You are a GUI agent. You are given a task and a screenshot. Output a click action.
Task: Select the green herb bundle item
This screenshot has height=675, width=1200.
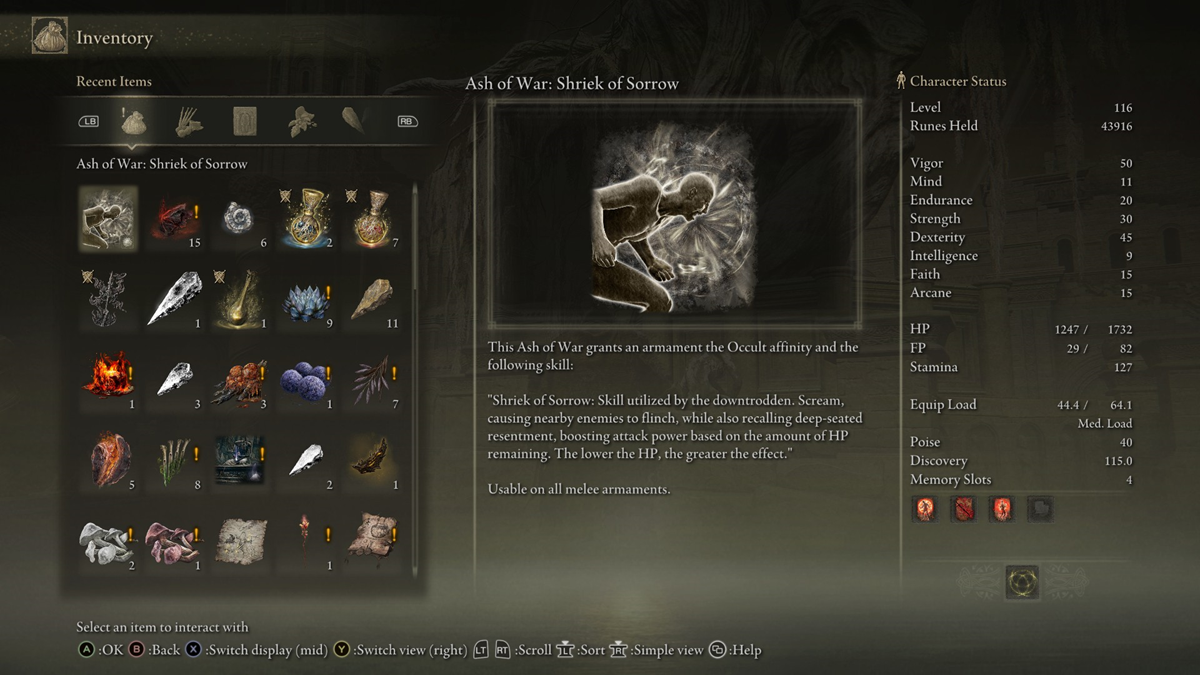coord(174,462)
